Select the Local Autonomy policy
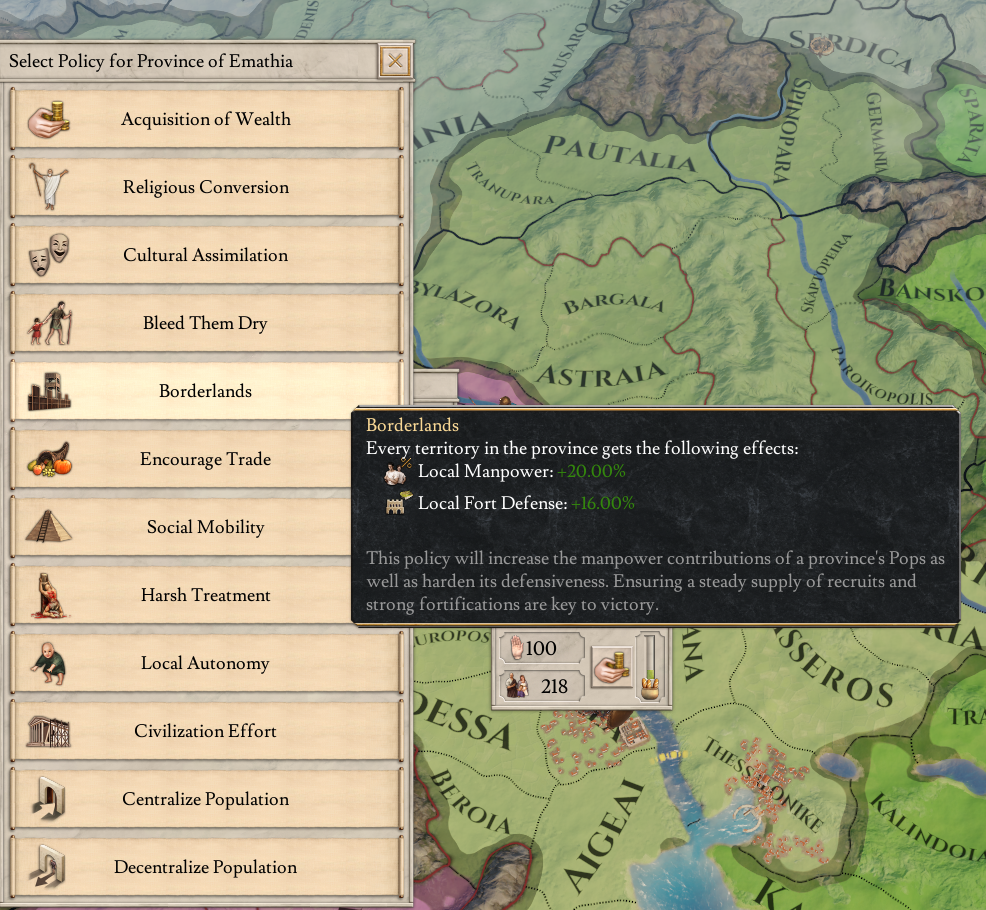This screenshot has width=986, height=910. click(x=206, y=664)
